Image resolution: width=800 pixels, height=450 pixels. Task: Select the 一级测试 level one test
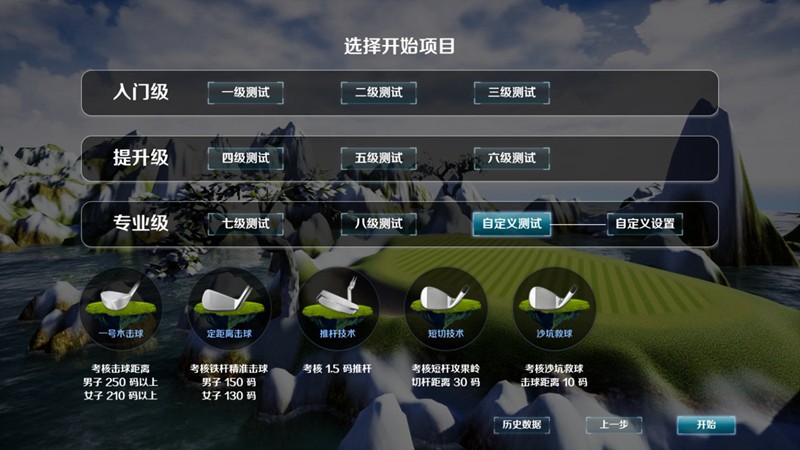(x=245, y=93)
